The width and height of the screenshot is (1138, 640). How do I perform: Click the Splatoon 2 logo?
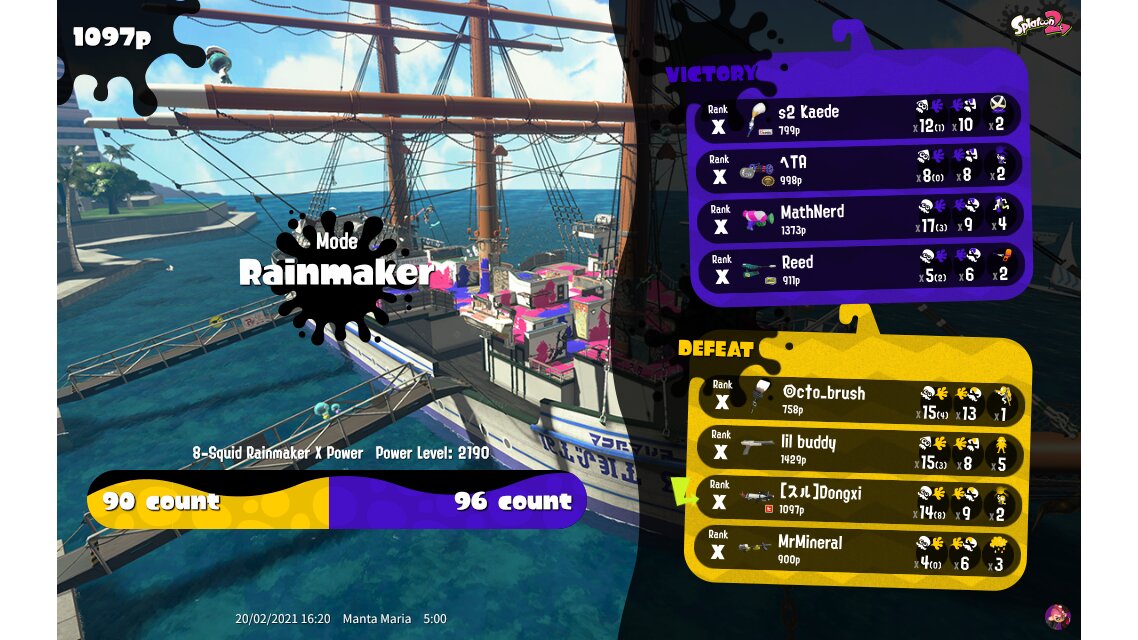(1041, 22)
